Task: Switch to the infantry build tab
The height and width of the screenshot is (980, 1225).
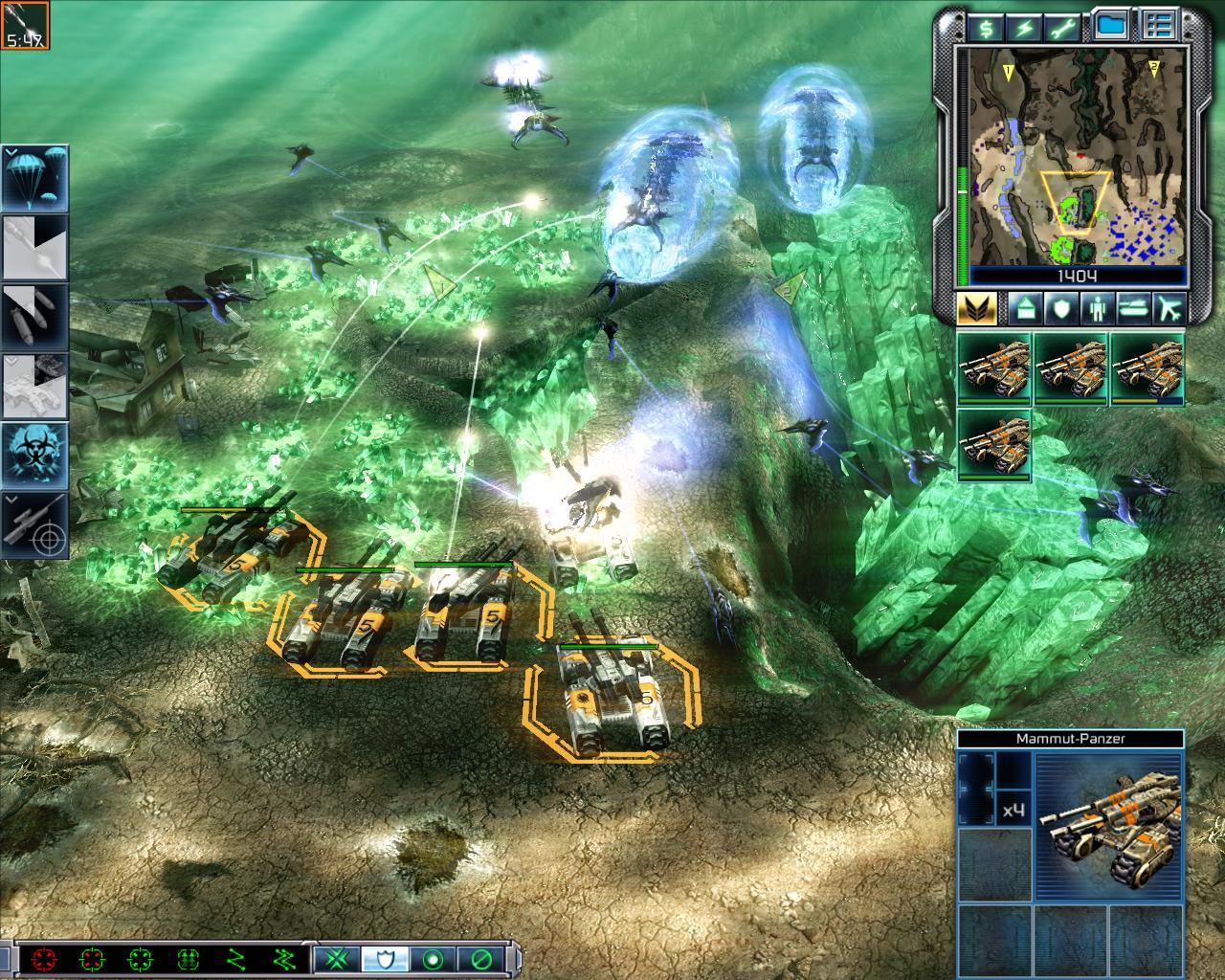Action: pos(1096,308)
